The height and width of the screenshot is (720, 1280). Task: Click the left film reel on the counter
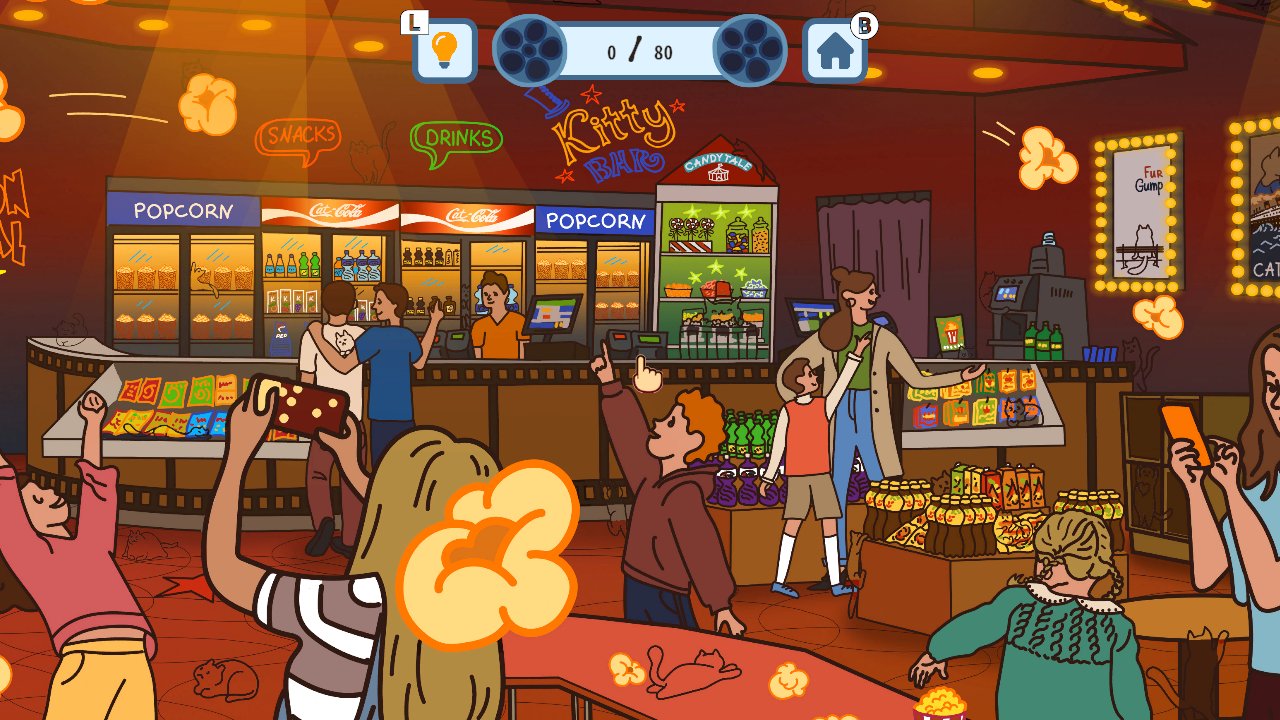pos(530,48)
